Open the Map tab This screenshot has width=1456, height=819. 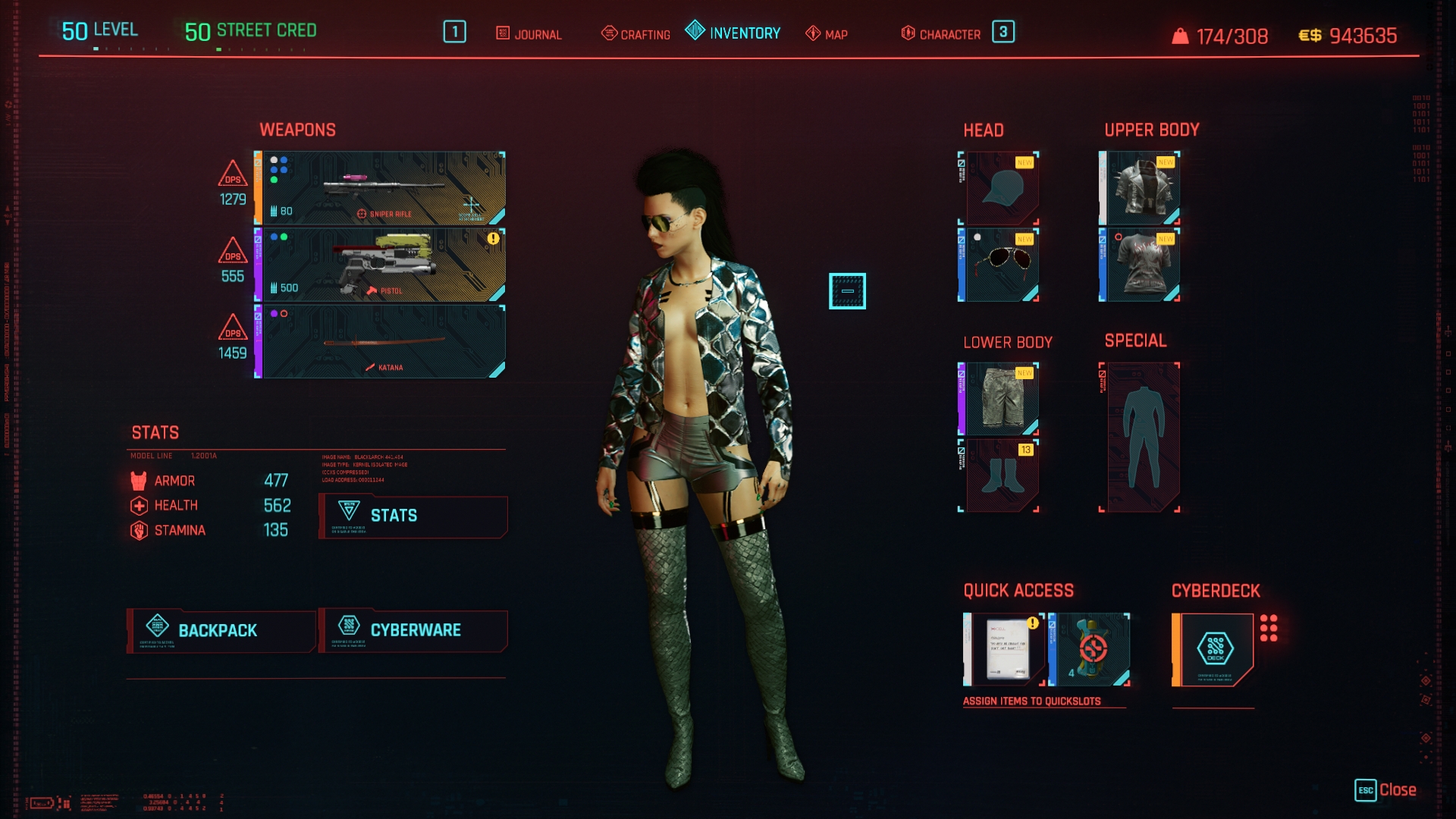point(827,34)
